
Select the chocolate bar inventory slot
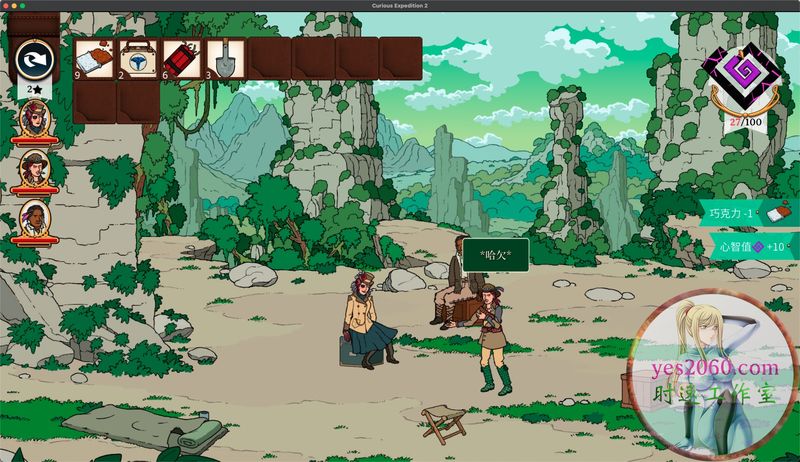click(95, 58)
